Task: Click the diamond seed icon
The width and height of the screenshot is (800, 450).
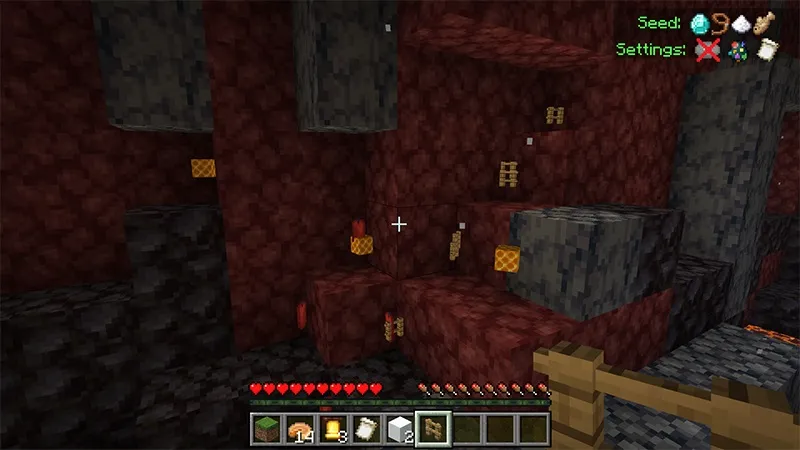Action: 700,23
